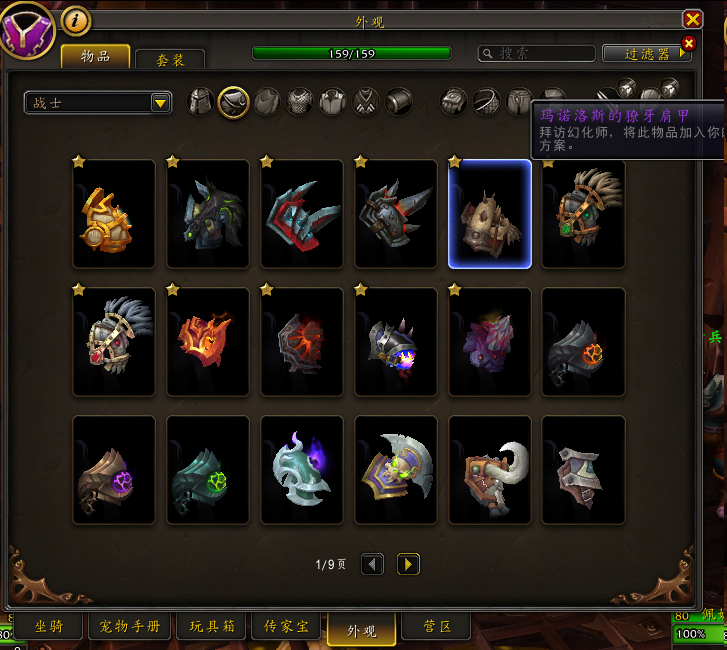
Task: Open the info help button
Action: (x=76, y=20)
